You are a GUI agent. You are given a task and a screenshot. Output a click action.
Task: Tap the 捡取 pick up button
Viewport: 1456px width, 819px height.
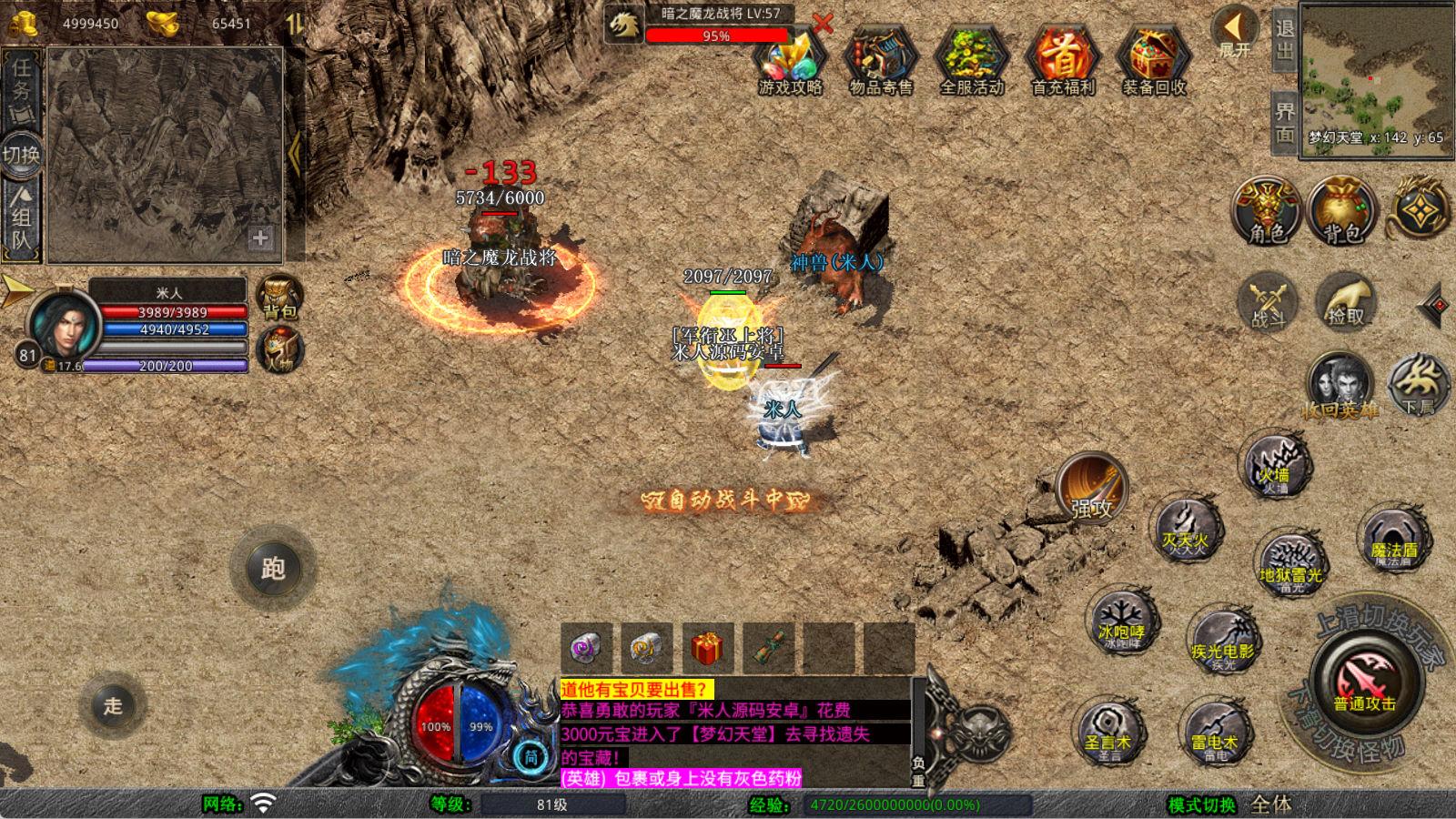coord(1346,302)
